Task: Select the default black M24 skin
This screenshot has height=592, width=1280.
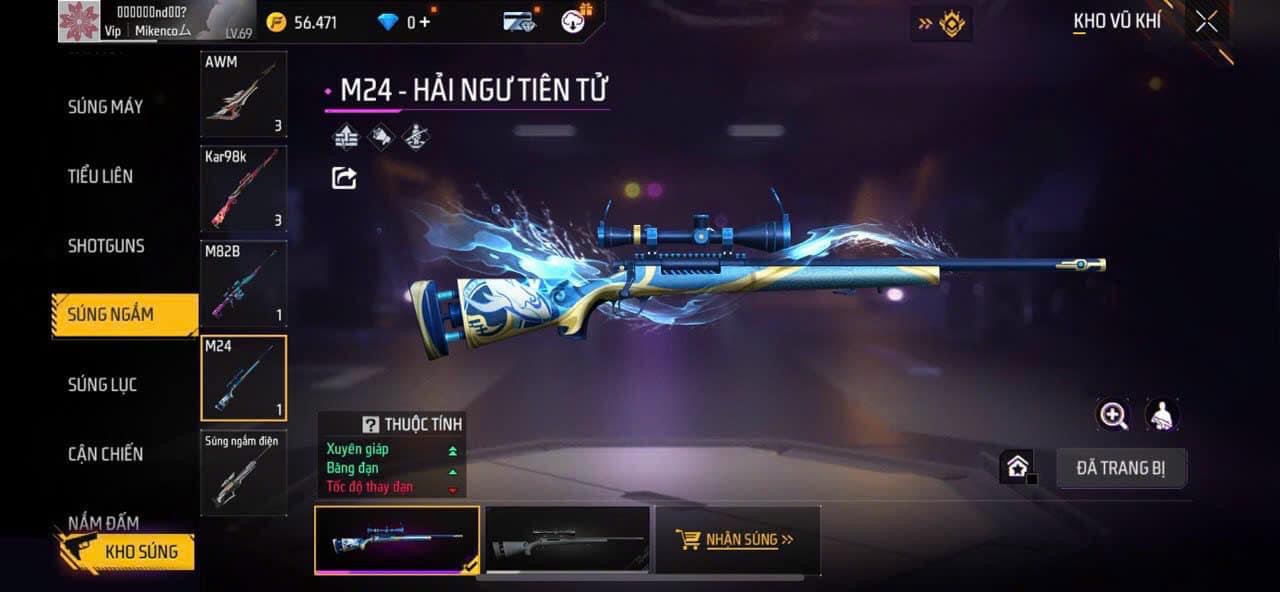Action: [x=567, y=540]
